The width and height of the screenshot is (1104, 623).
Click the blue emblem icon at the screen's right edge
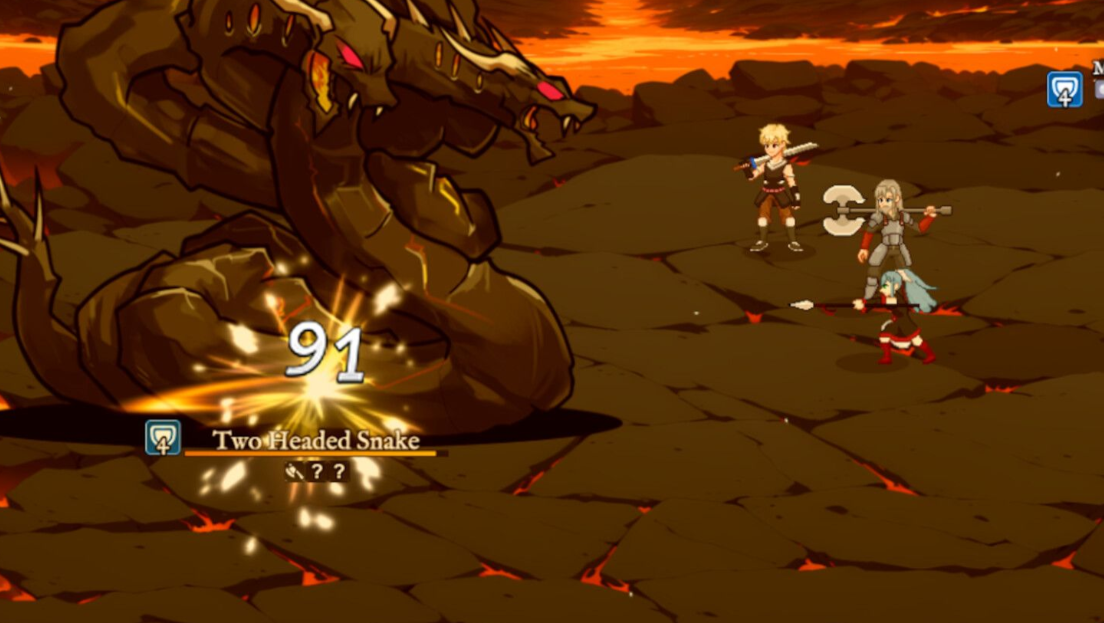(x=1064, y=90)
